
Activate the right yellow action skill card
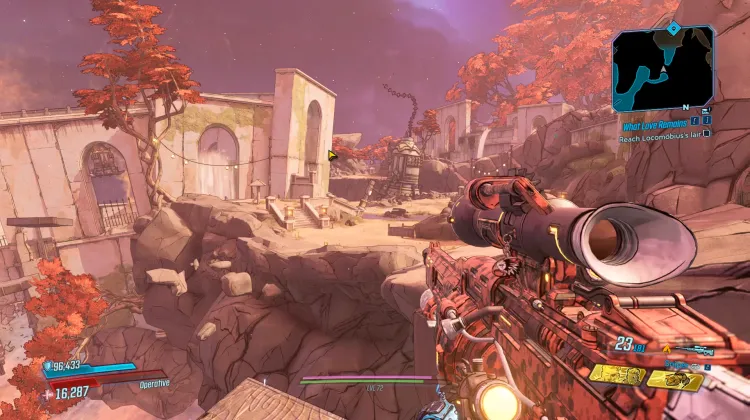click(x=675, y=379)
